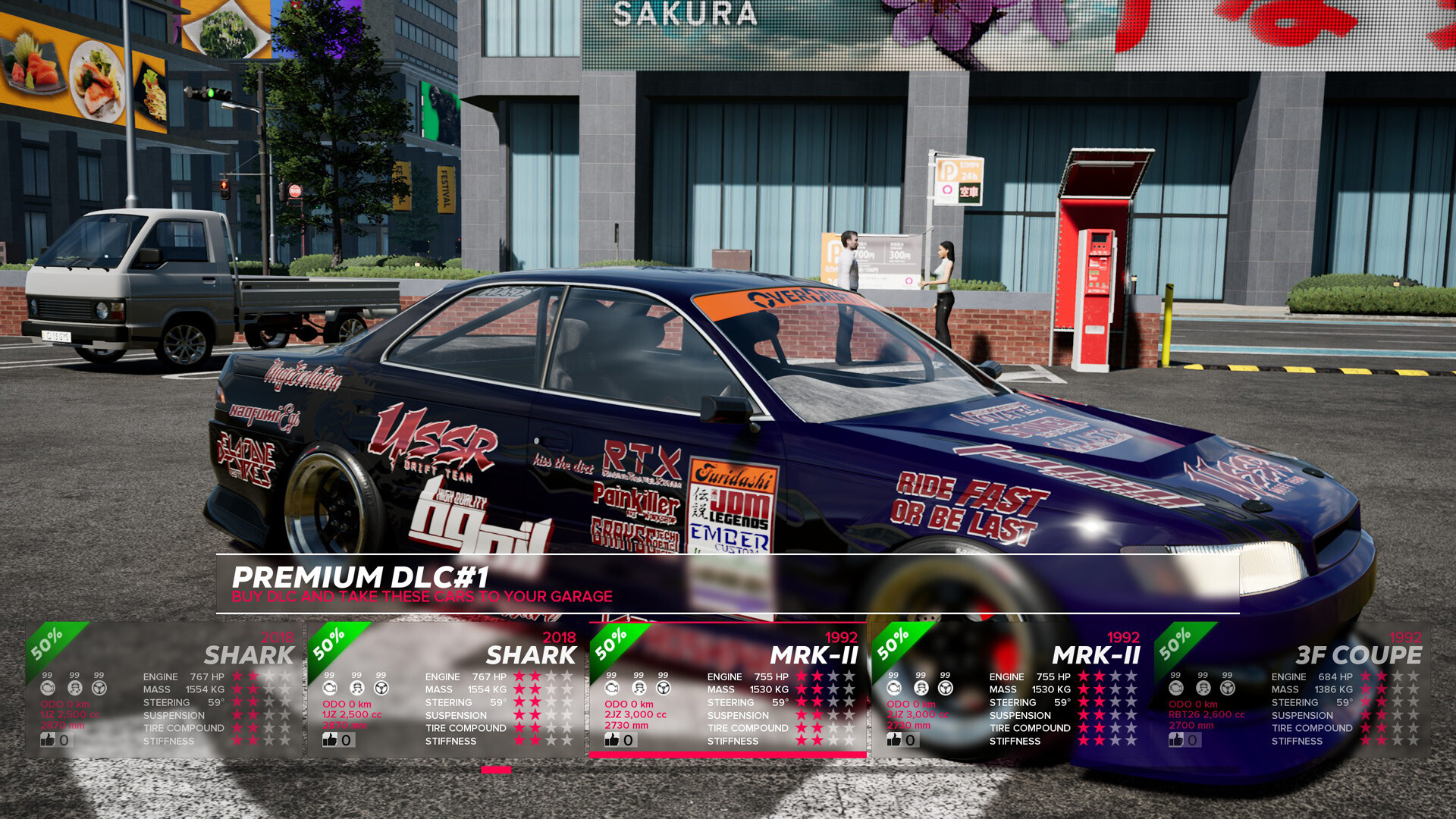Screen dimensions: 1456x819
Task: Toggle the thumbs-up like on the 3F COUPE card
Action: pos(1178,740)
